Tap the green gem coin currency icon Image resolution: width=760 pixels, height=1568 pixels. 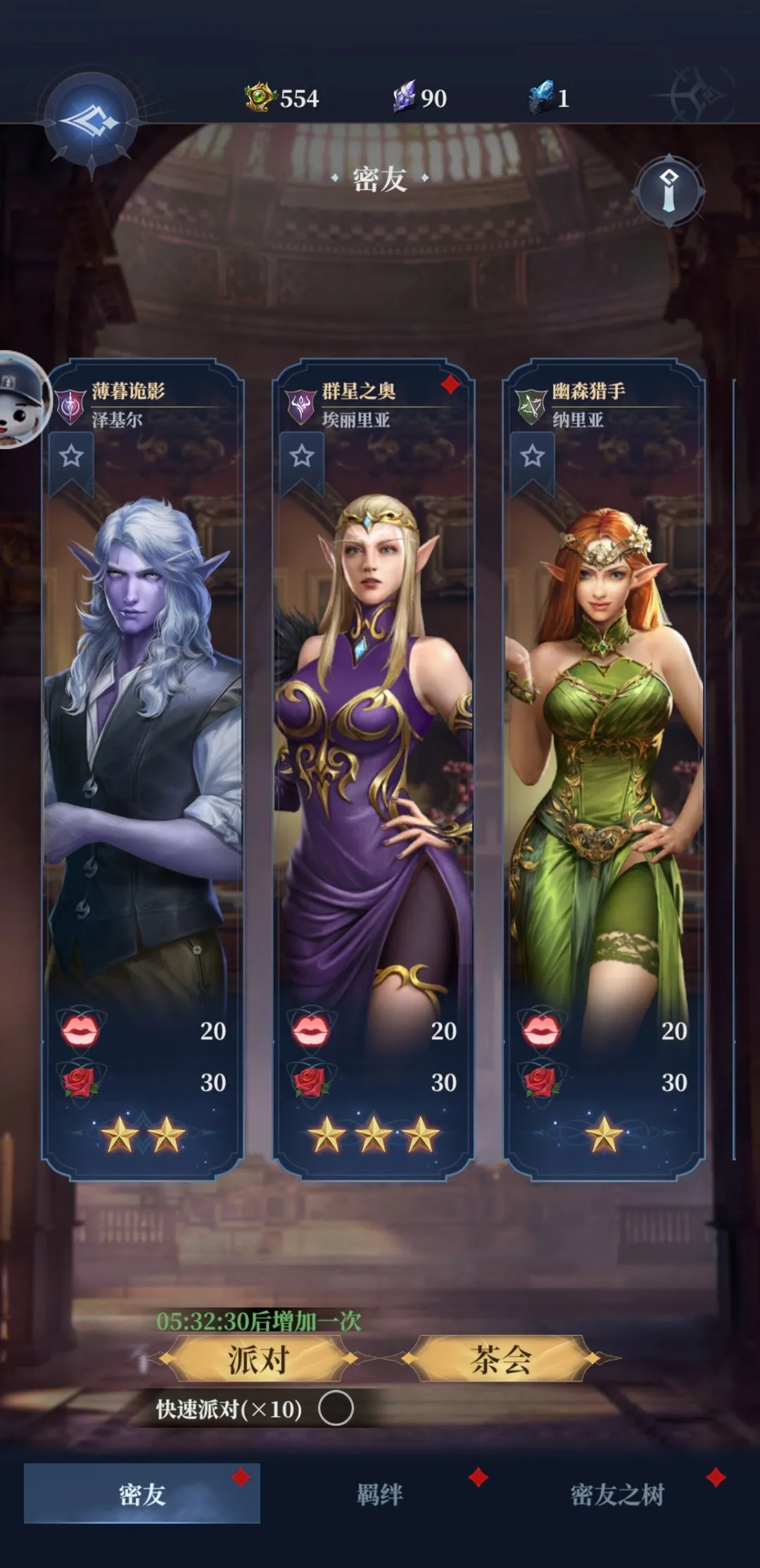(259, 97)
